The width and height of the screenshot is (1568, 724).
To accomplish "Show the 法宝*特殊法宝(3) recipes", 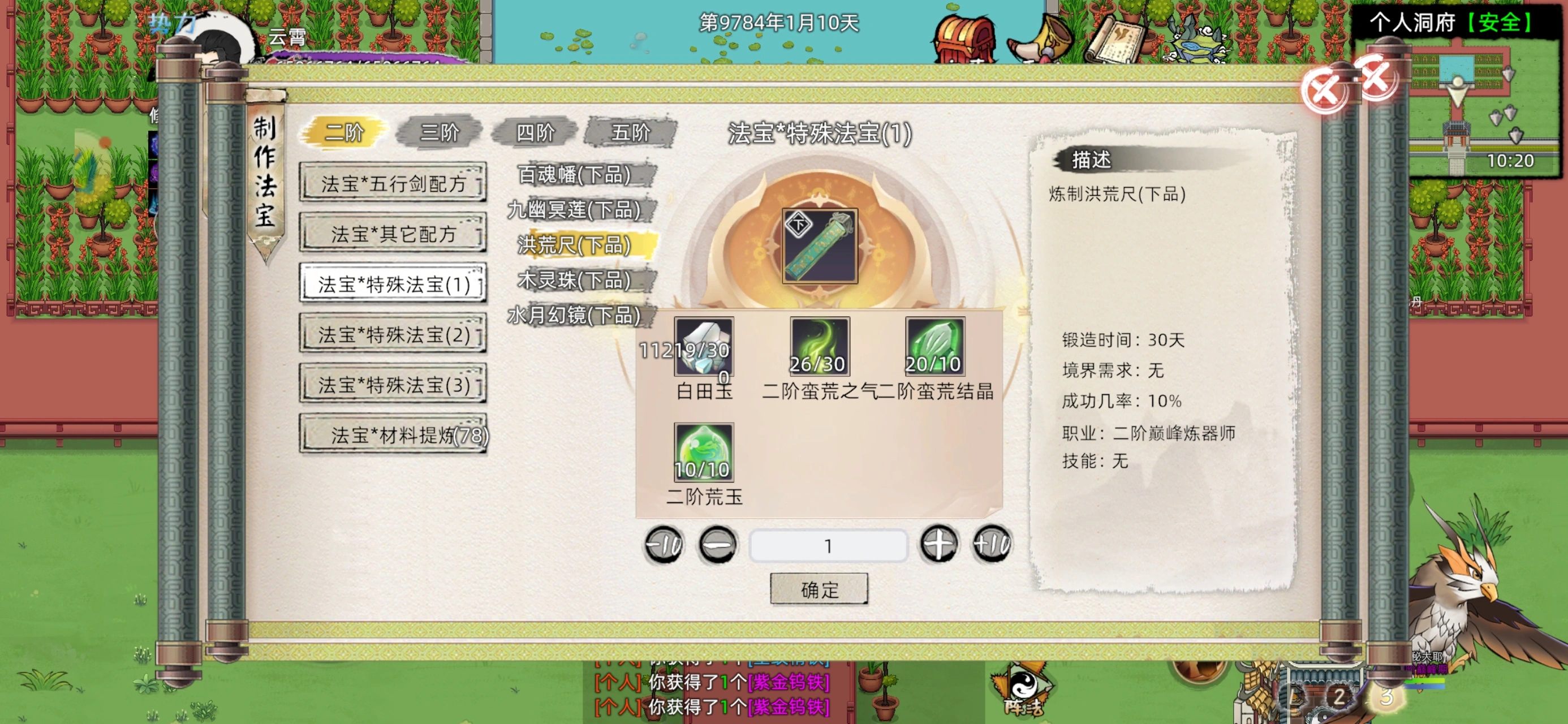I will click(393, 384).
